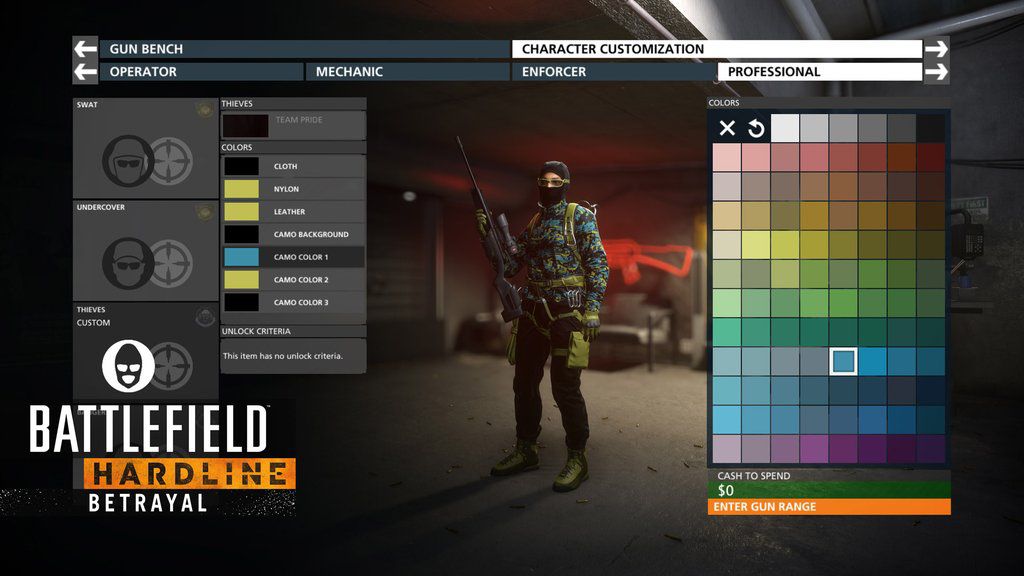Image resolution: width=1024 pixels, height=576 pixels.
Task: Choose the Mechanic class tab
Action: 408,72
